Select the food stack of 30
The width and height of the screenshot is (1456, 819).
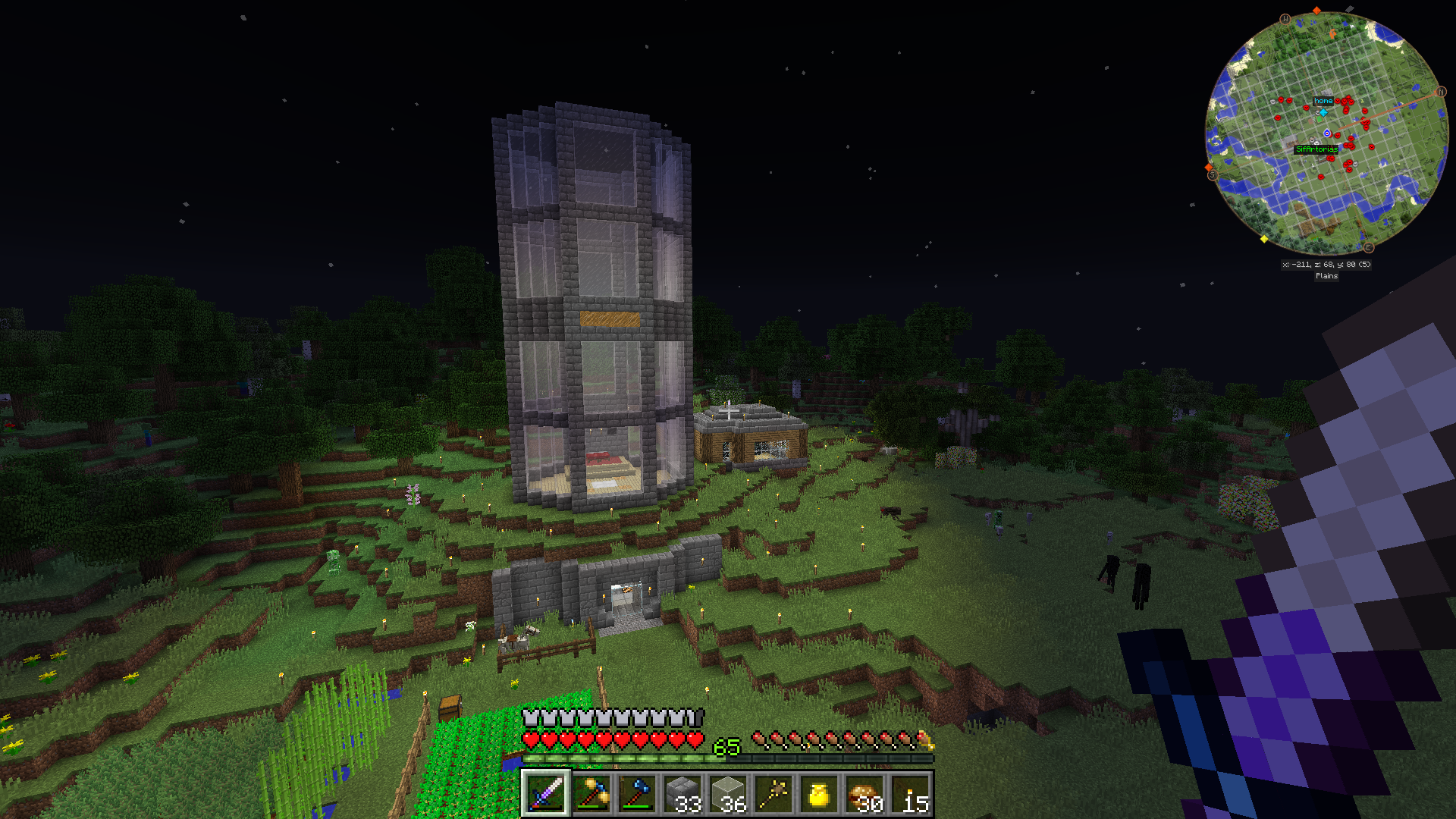pyautogui.click(x=865, y=794)
